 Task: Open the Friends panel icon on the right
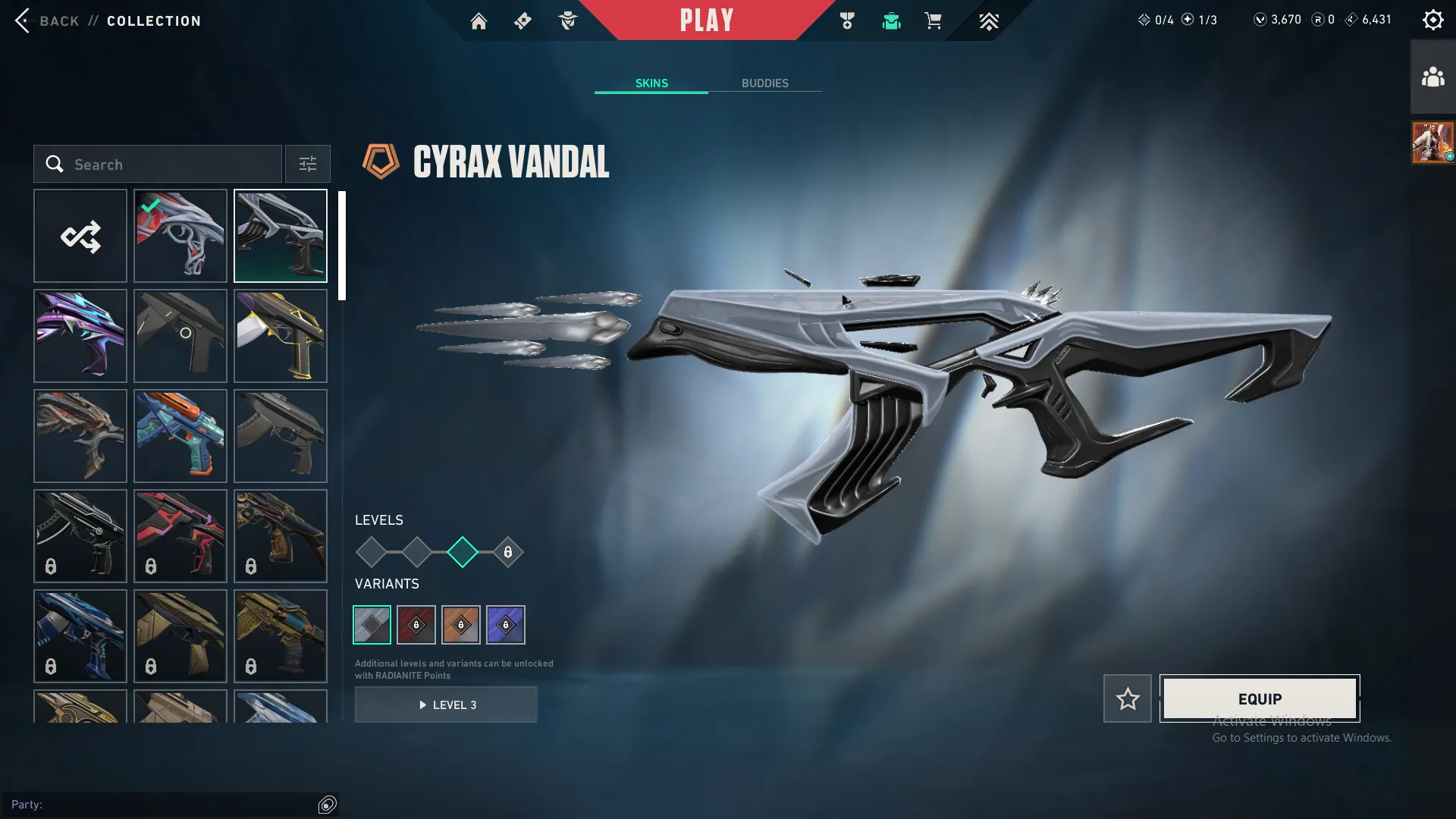click(x=1432, y=75)
